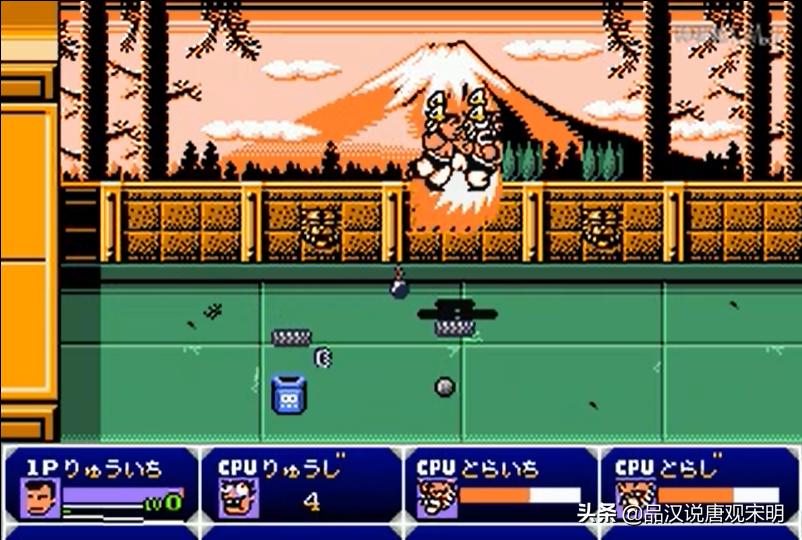Pick the CPU とらじ portrait
Viewport: 802px width, 540px height.
tap(635, 498)
